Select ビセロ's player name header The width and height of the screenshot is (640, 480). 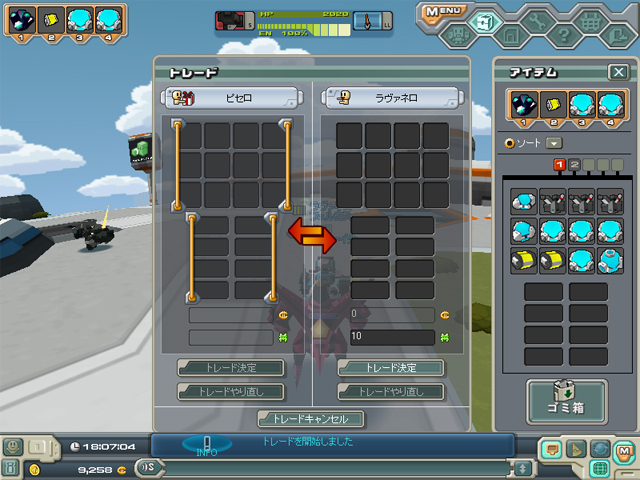(232, 97)
